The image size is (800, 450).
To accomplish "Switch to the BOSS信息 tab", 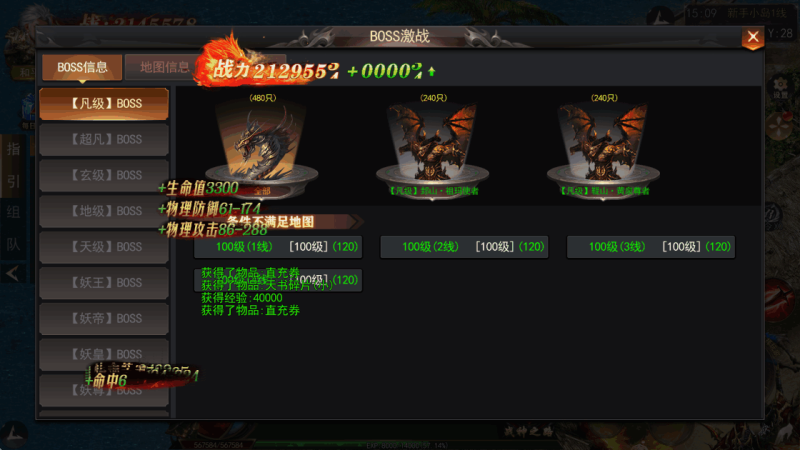I will pos(82,67).
